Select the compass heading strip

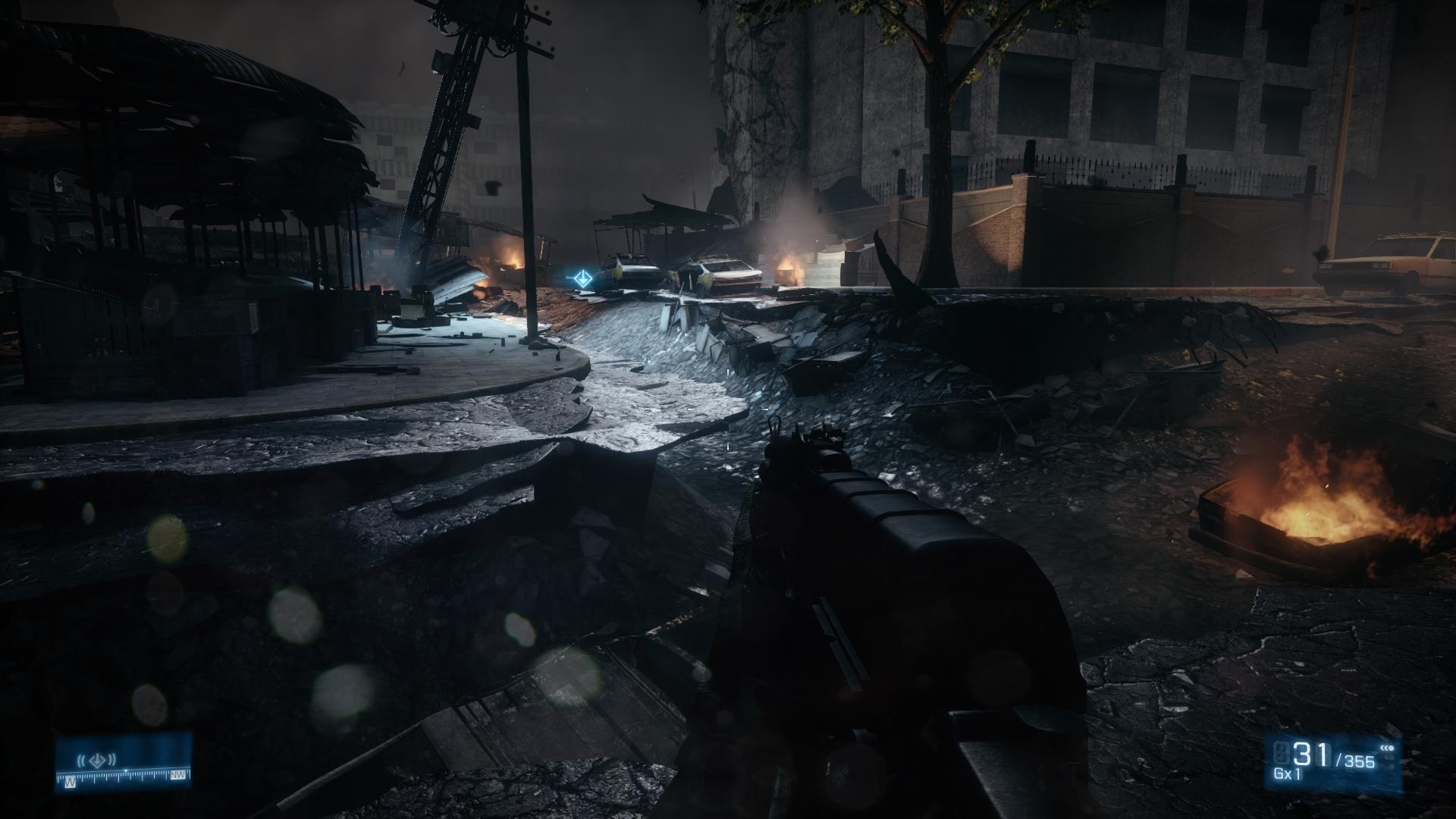click(123, 775)
